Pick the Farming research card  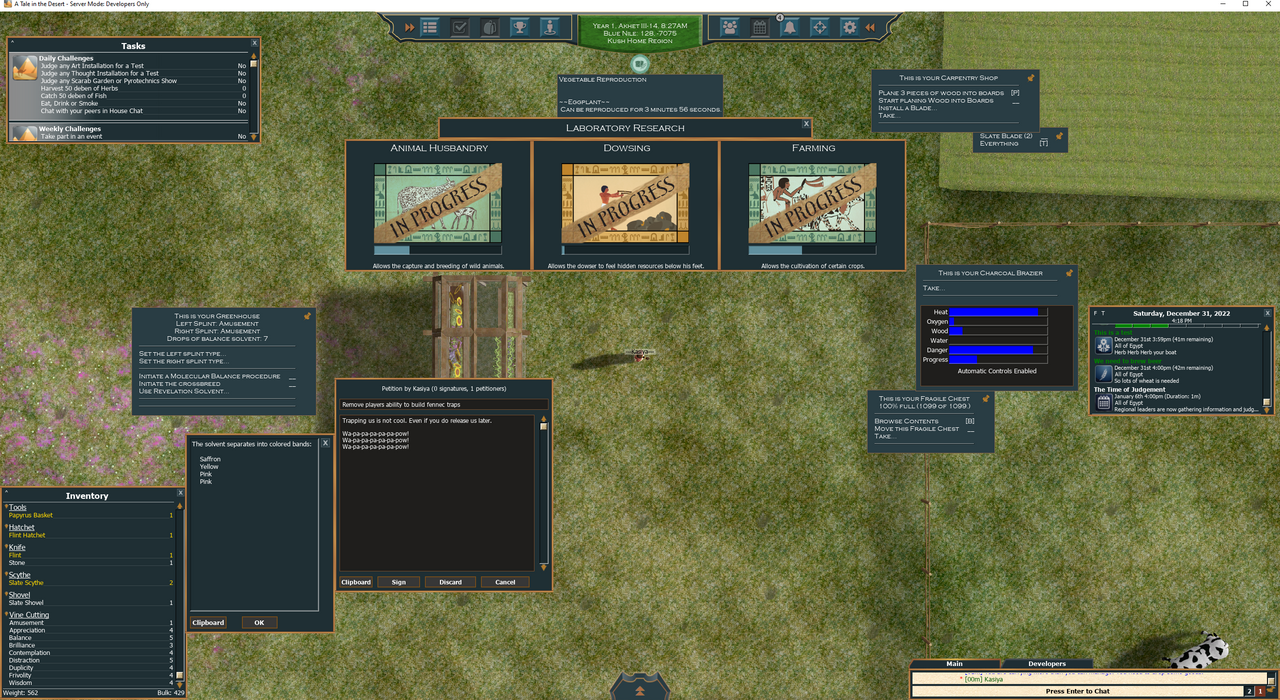coord(812,206)
